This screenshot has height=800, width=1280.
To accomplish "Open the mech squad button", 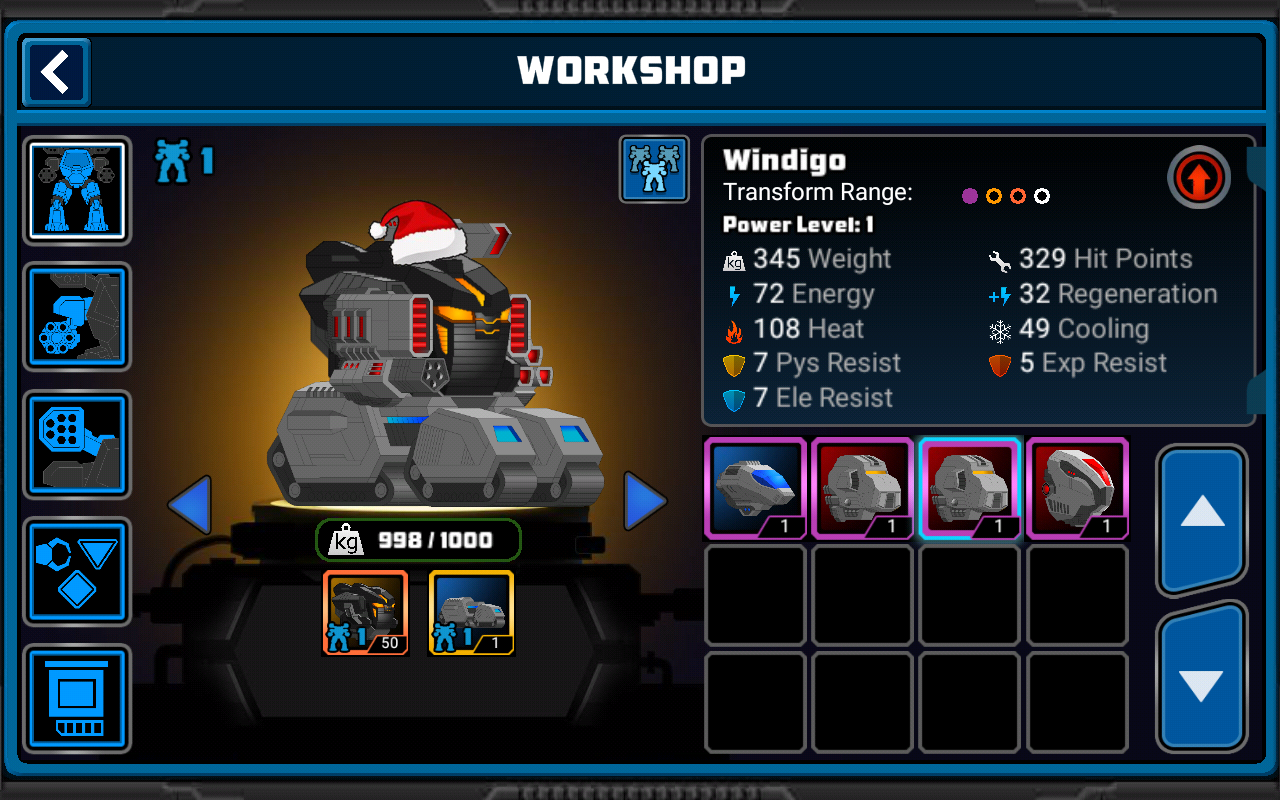I will click(654, 169).
